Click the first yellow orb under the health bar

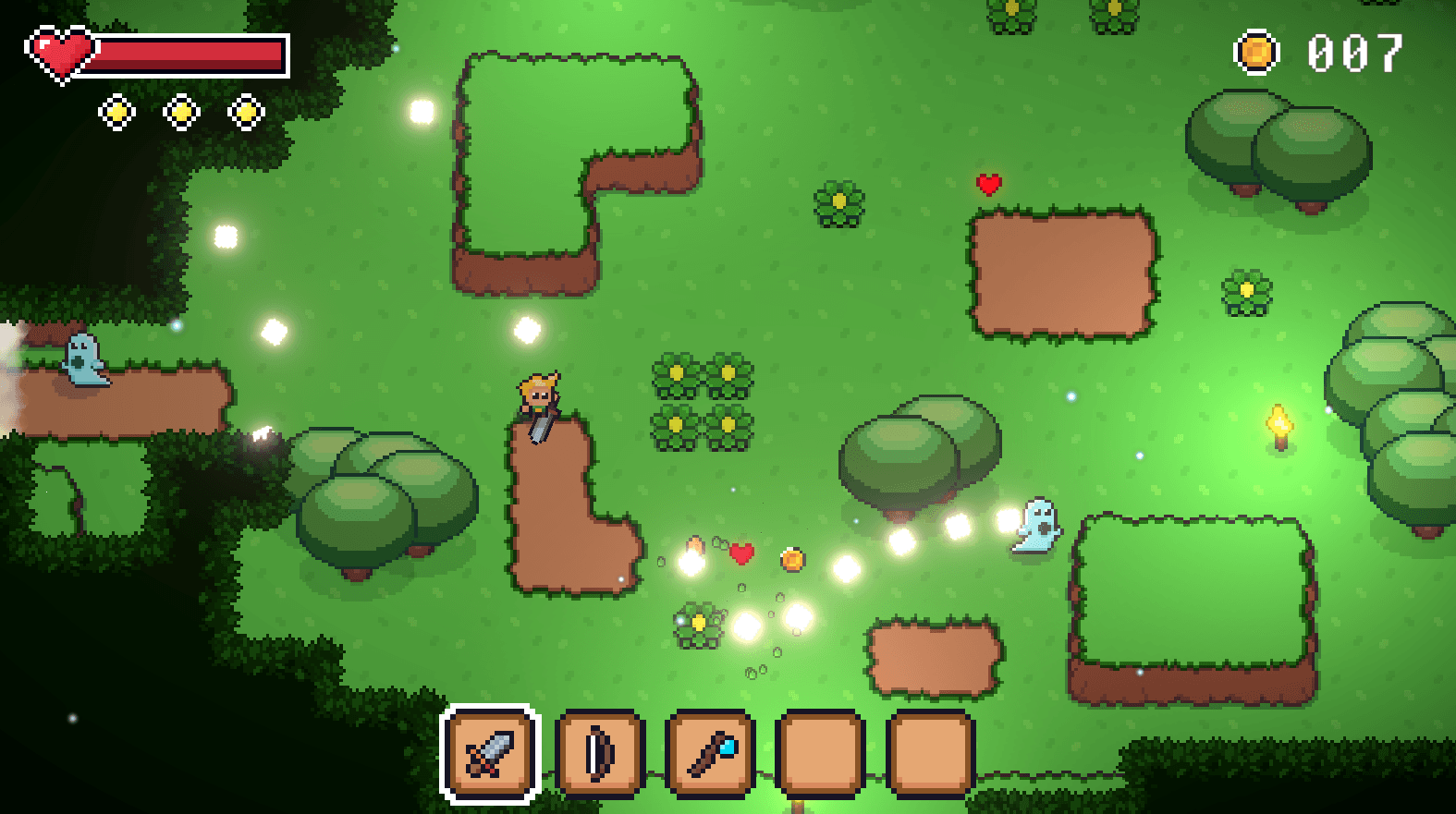click(x=116, y=111)
